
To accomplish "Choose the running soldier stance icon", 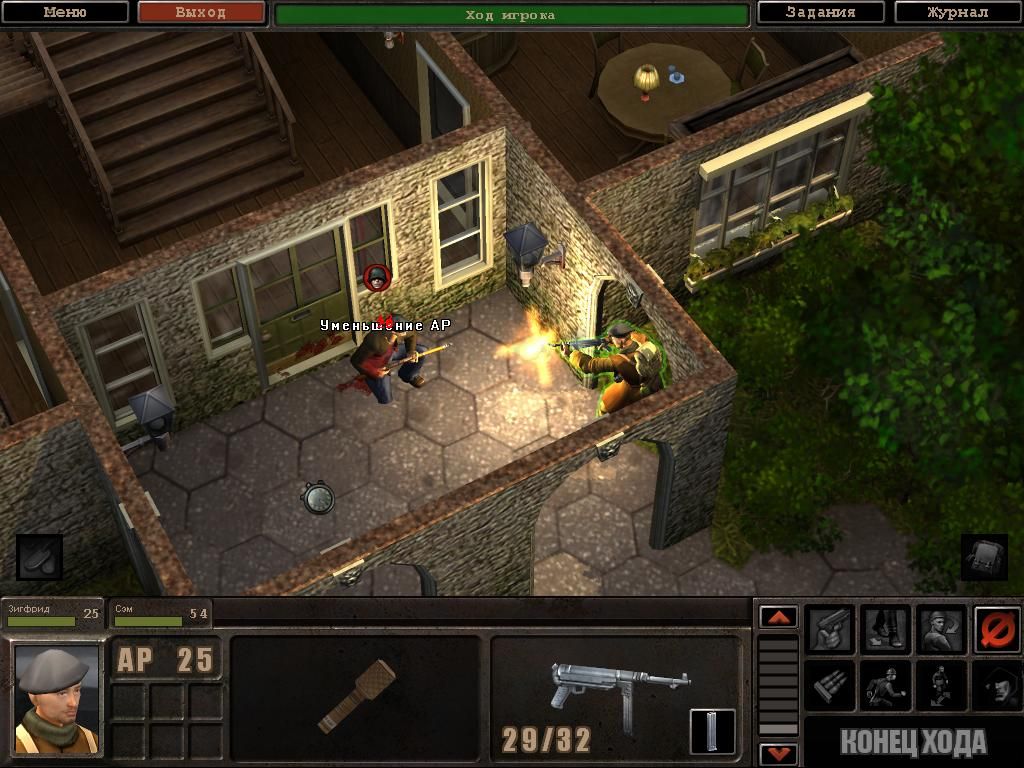I will (x=886, y=685).
